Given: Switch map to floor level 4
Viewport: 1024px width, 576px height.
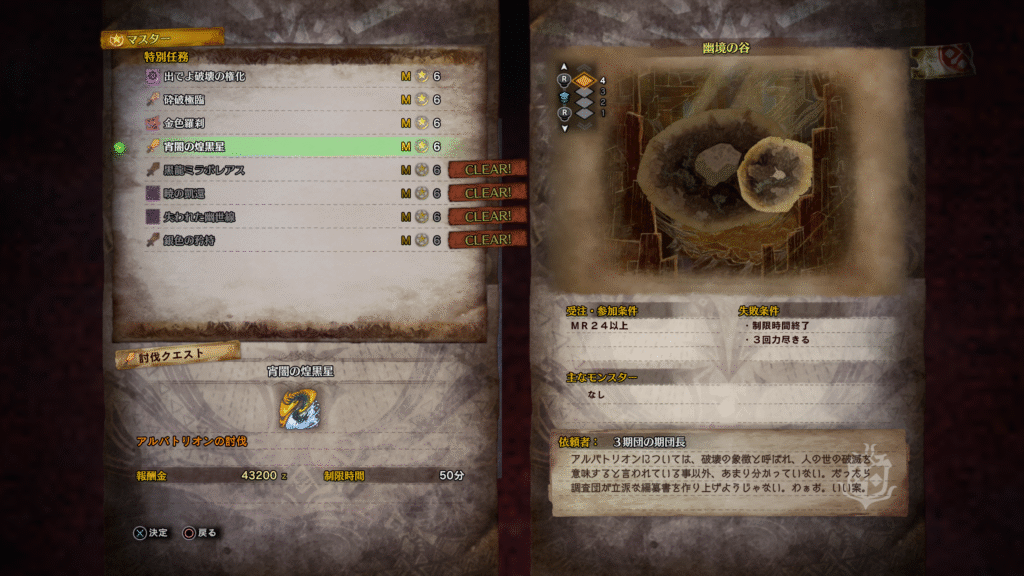Looking at the screenshot, I should (x=583, y=80).
